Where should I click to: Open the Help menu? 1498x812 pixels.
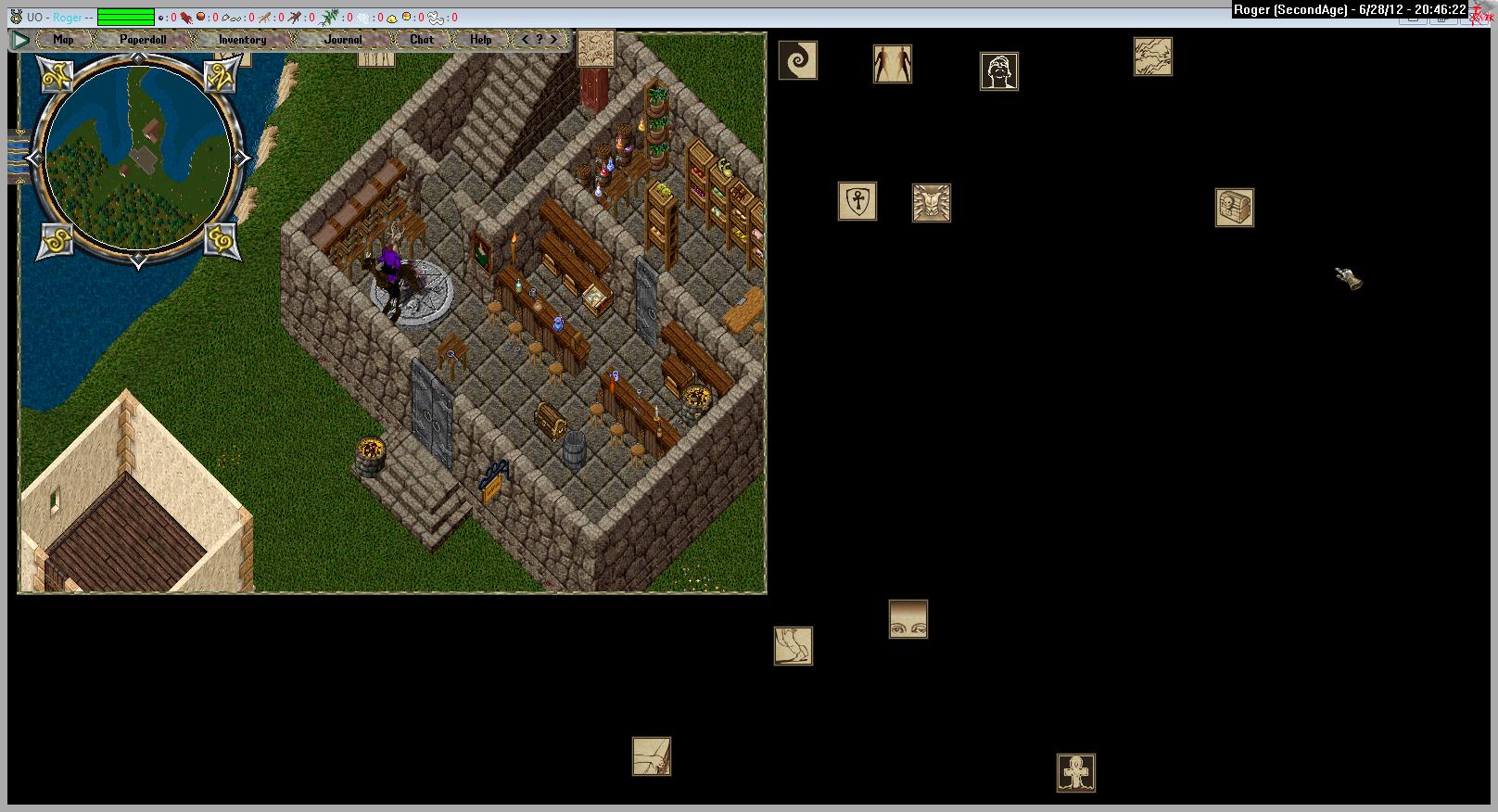[x=480, y=40]
